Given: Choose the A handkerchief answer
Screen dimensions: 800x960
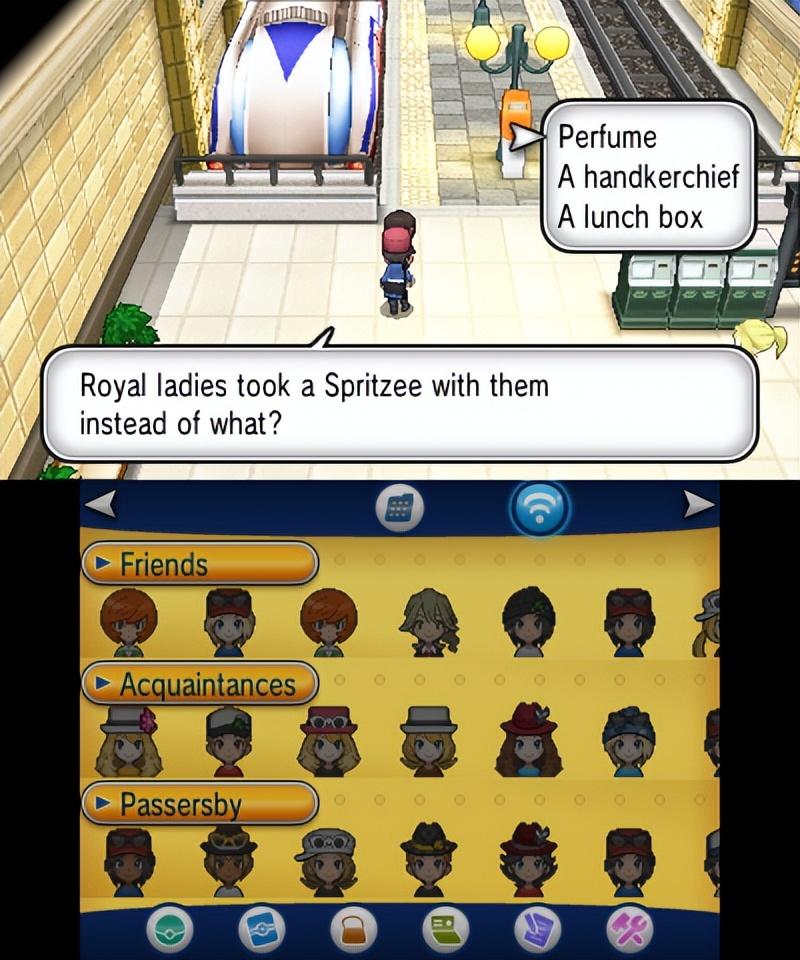Looking at the screenshot, I should click(647, 176).
